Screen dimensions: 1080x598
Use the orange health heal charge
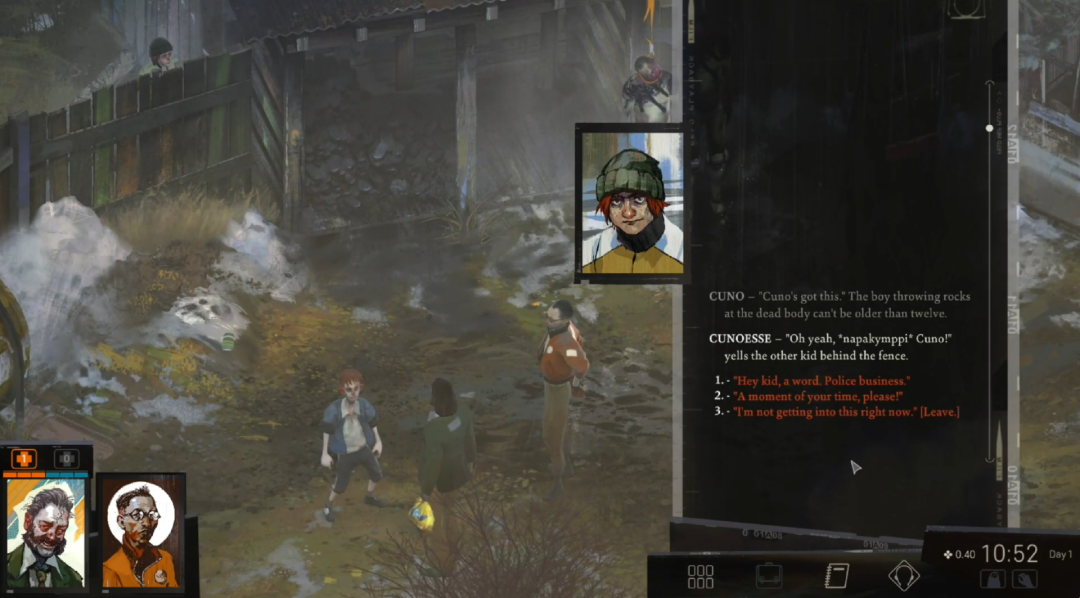[x=24, y=459]
